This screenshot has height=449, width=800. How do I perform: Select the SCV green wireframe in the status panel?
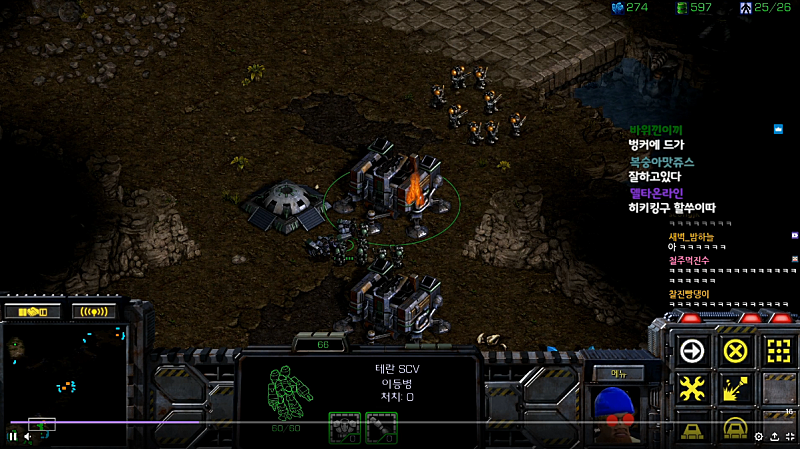tap(292, 392)
